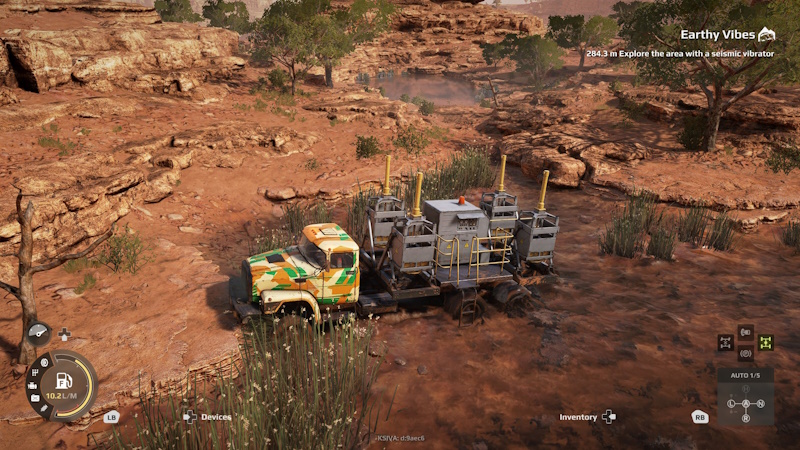Toggle the differential lock icon
This screenshot has width=800, height=450.
(x=726, y=342)
